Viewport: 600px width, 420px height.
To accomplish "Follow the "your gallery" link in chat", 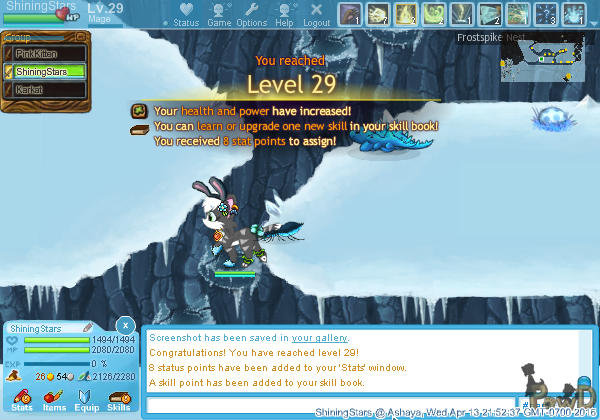I will pos(320,338).
